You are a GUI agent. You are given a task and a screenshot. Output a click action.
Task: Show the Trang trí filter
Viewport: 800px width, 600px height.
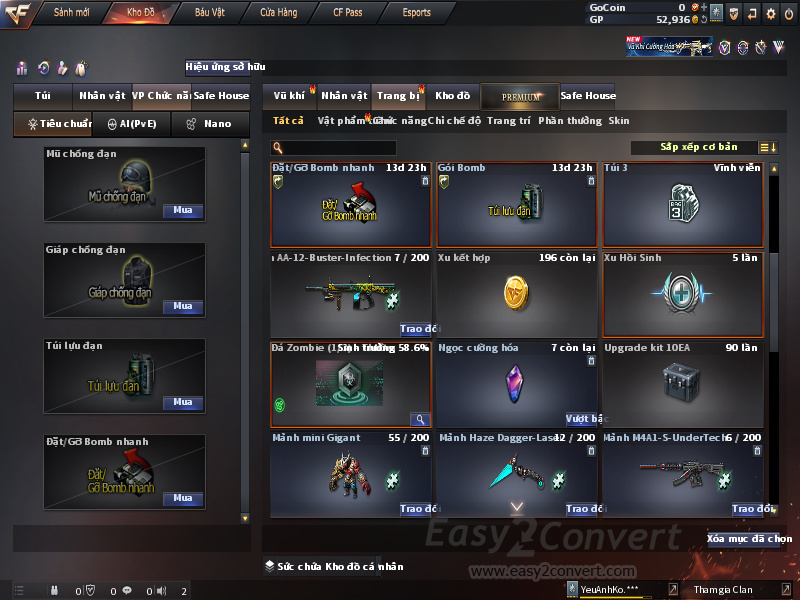pyautogui.click(x=509, y=121)
